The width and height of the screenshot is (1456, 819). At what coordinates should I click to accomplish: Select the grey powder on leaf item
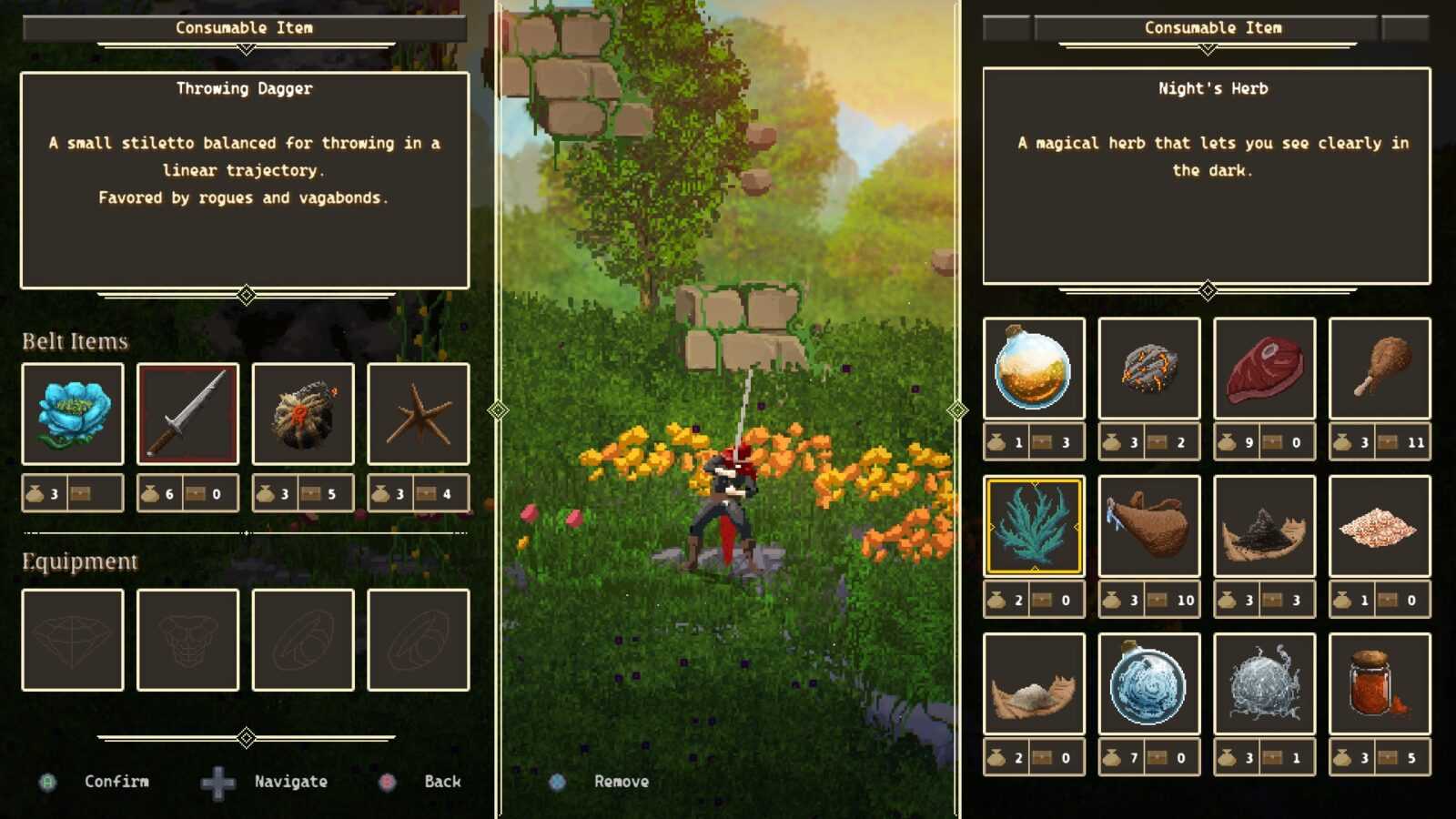pos(1034,684)
